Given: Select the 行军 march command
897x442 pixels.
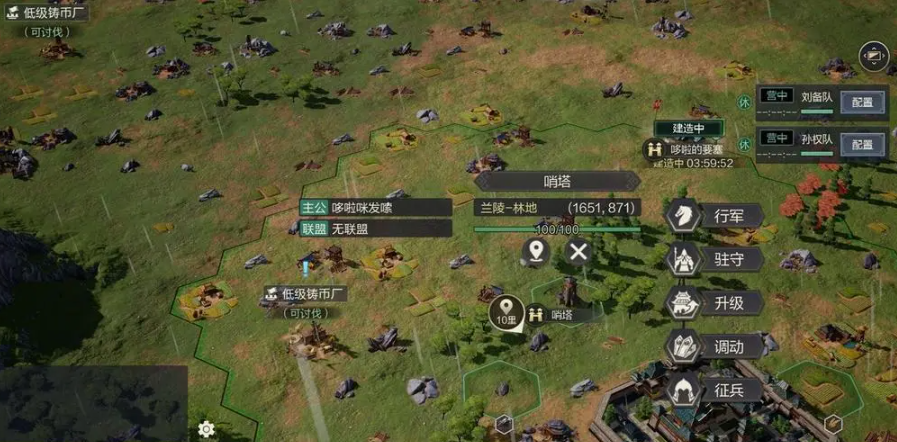Looking at the screenshot, I should point(715,215).
